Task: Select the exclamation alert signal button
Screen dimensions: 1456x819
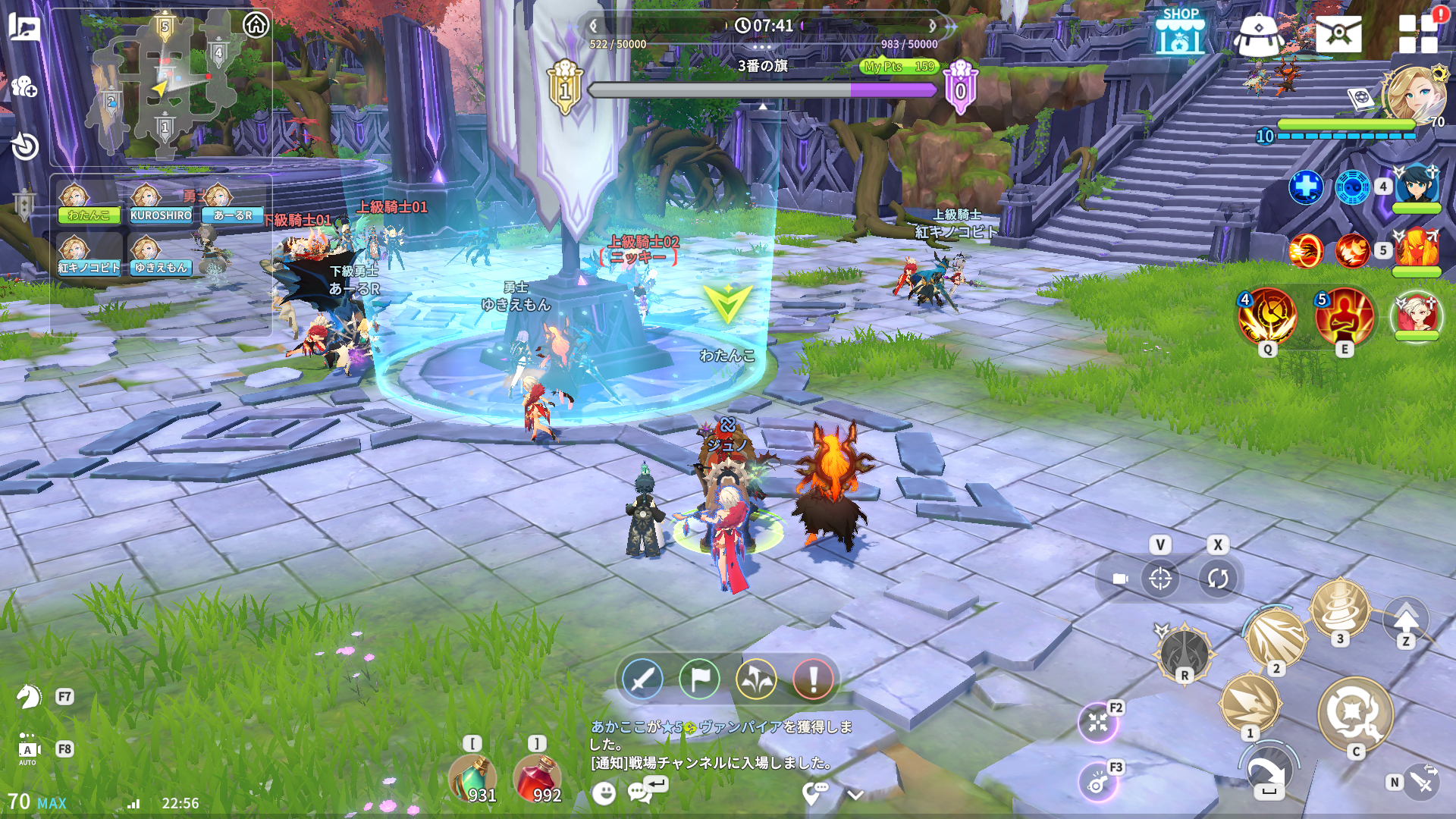Action: 813,679
